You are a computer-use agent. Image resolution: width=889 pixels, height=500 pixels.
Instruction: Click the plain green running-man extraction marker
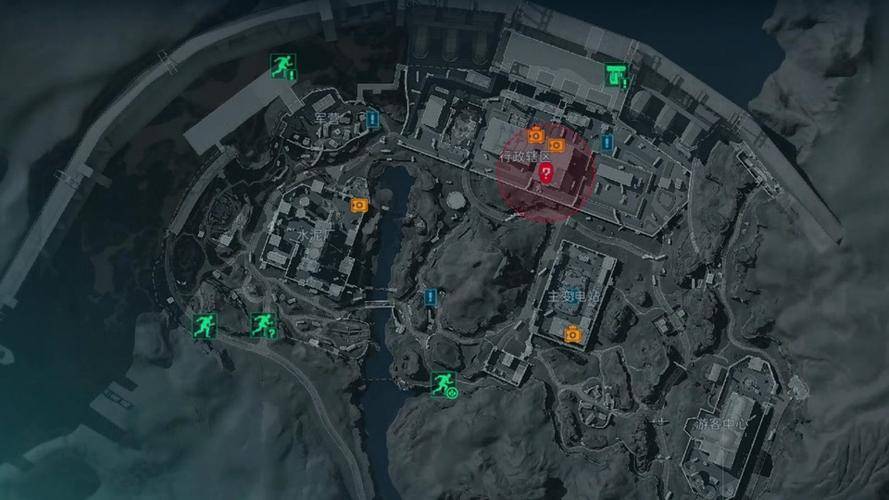coord(205,325)
